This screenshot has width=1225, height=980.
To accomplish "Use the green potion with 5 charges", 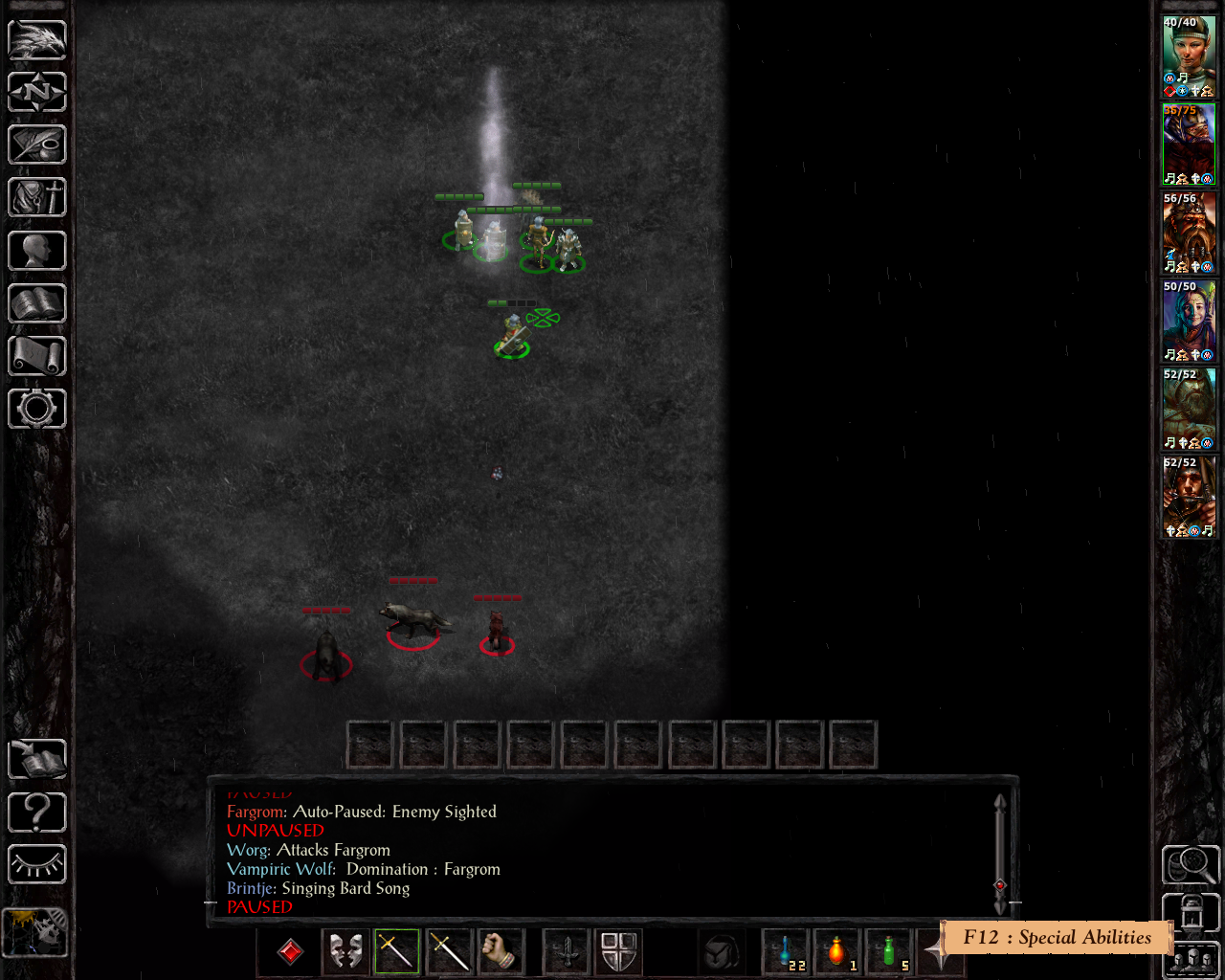I will [x=890, y=951].
